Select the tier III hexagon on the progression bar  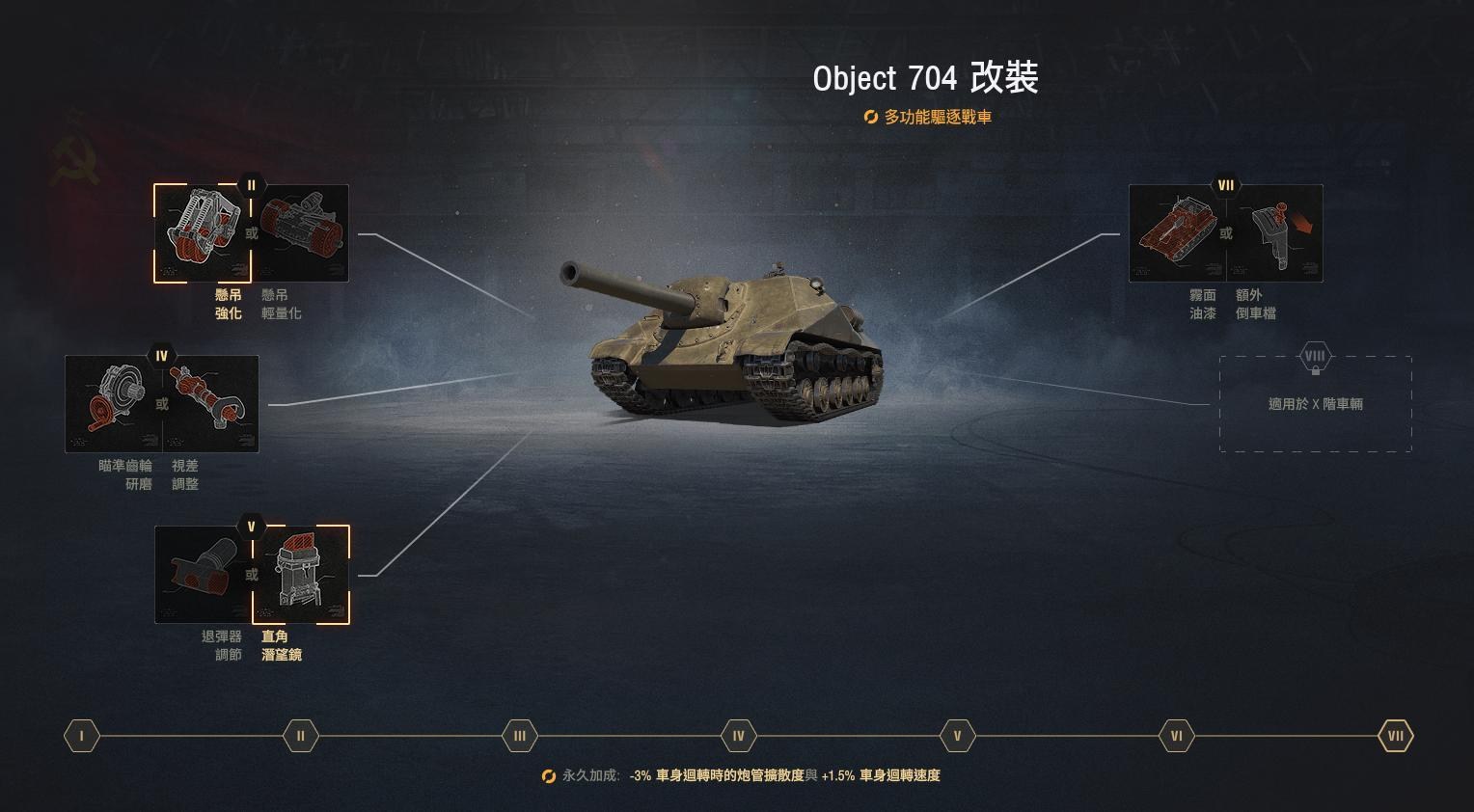tap(519, 736)
